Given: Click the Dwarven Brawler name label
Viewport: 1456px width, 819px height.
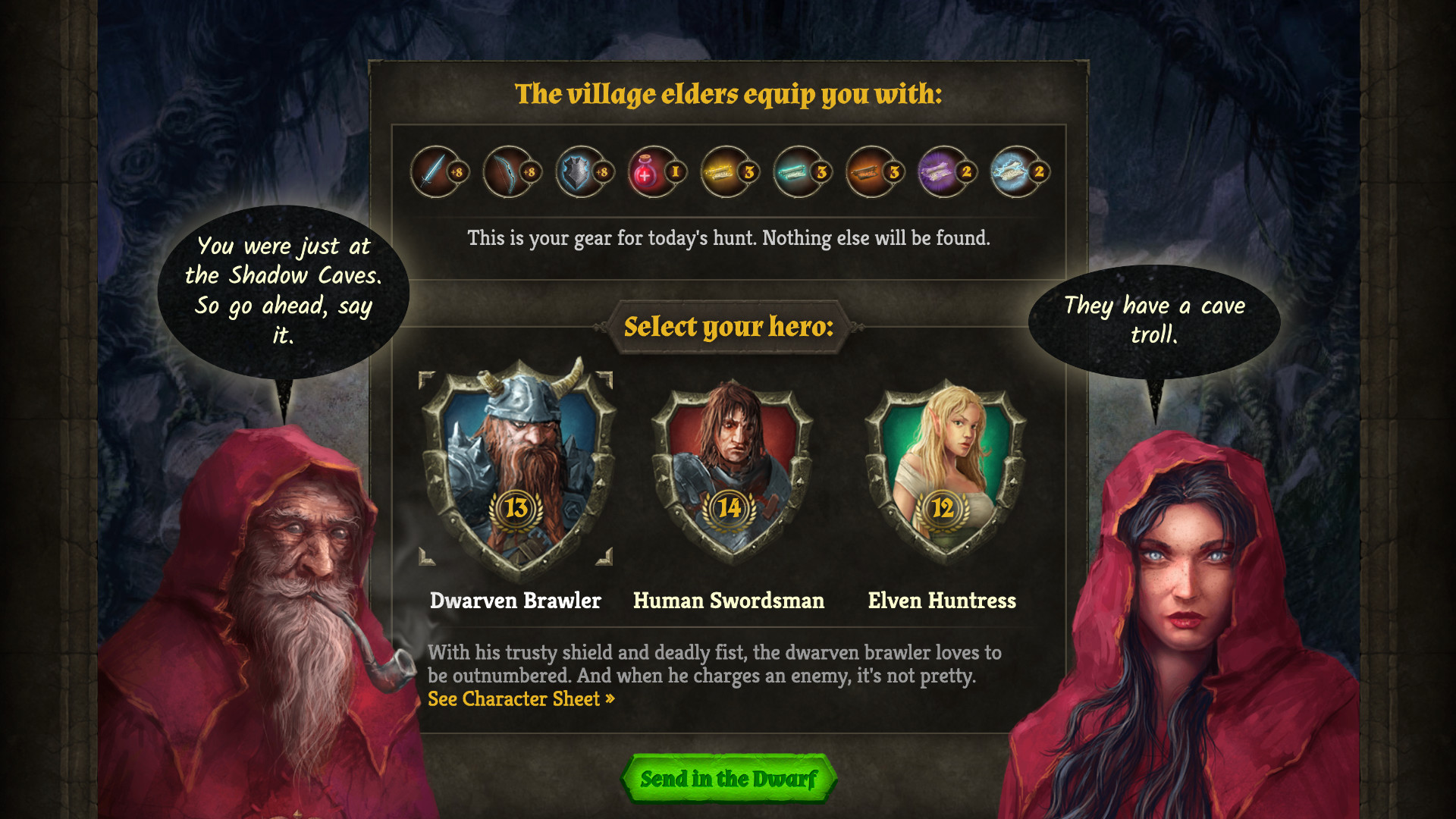Looking at the screenshot, I should pyautogui.click(x=516, y=601).
